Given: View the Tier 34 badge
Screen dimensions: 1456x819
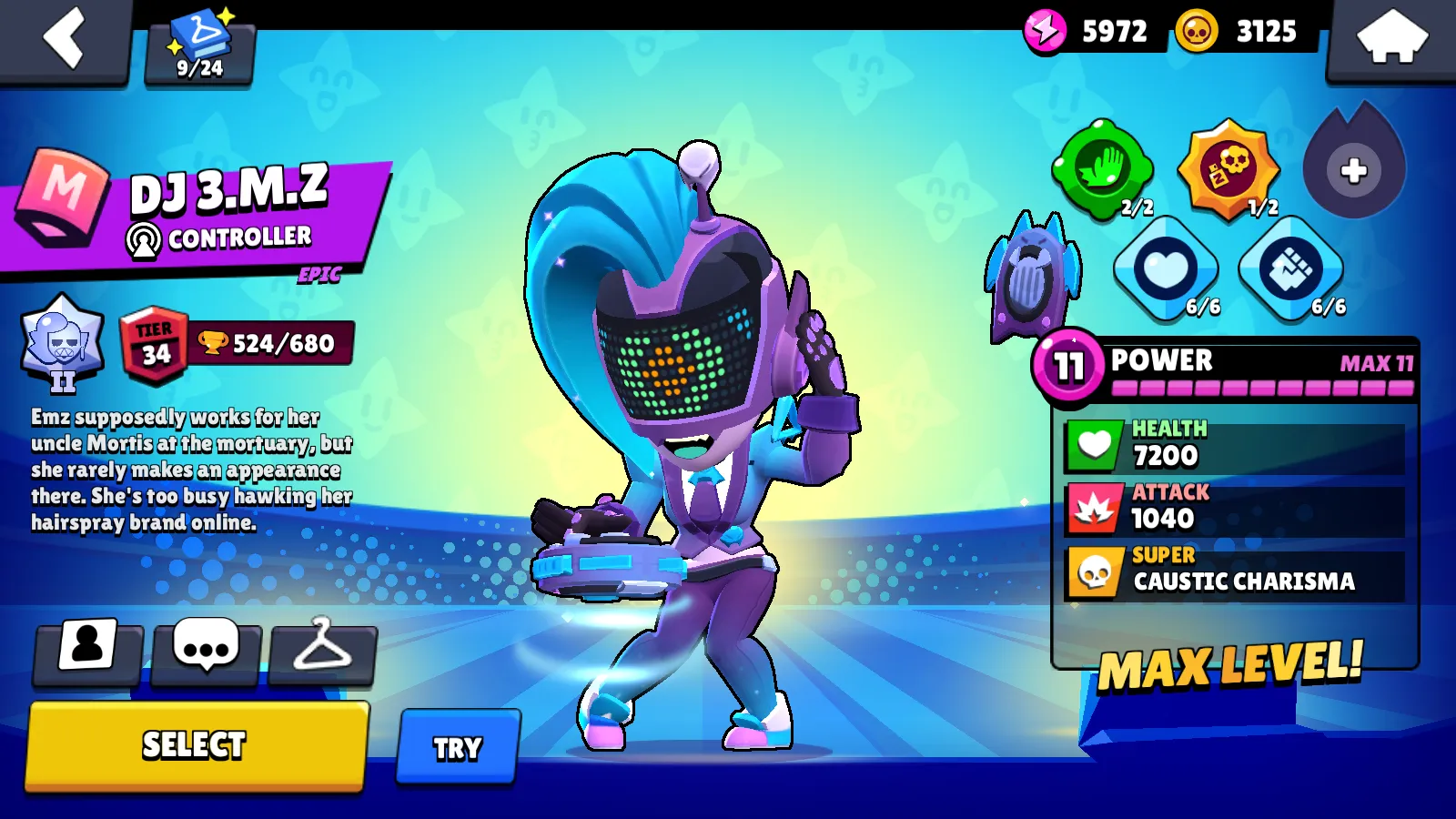Looking at the screenshot, I should pos(155,346).
